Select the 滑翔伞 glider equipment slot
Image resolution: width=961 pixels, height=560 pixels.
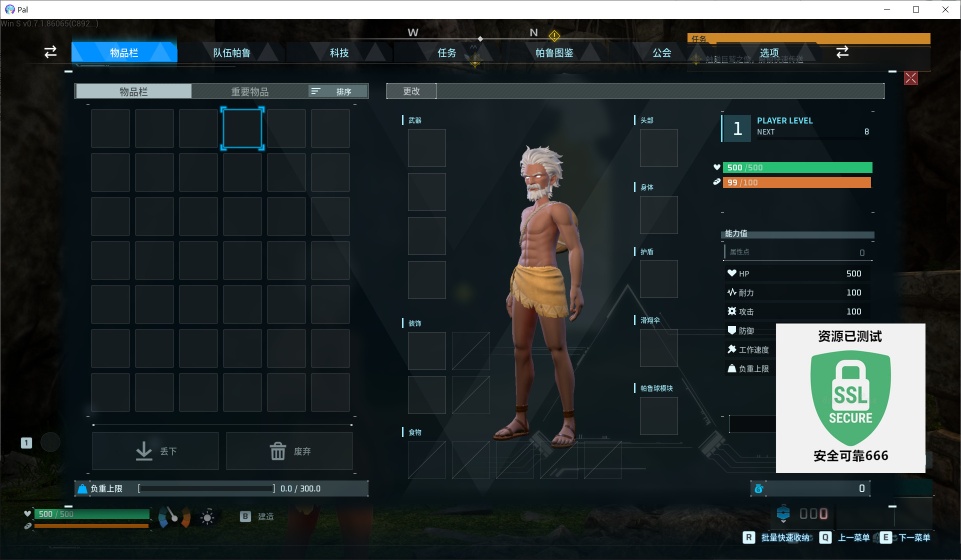659,348
